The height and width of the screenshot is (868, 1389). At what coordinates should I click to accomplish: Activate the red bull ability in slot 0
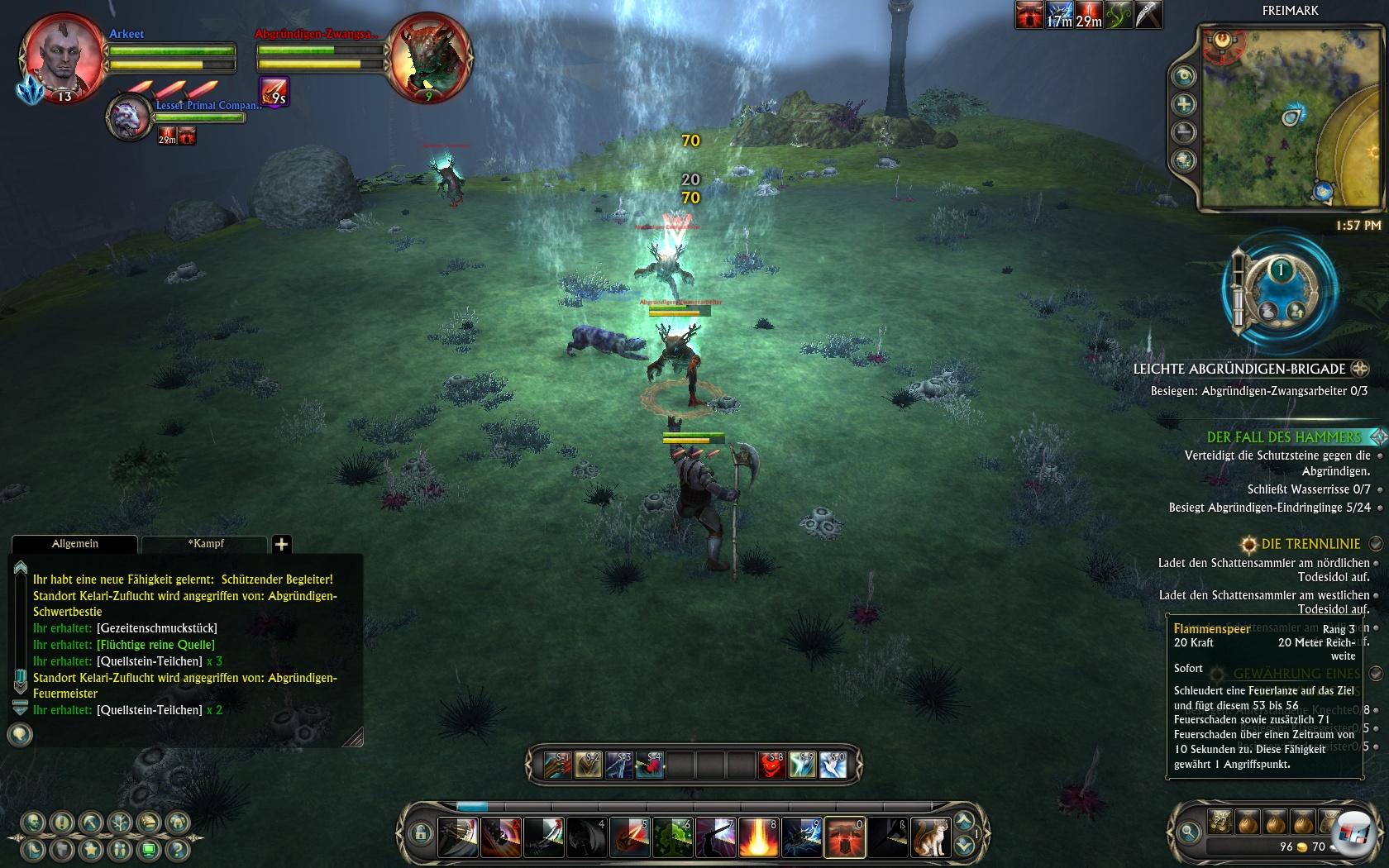point(845,837)
